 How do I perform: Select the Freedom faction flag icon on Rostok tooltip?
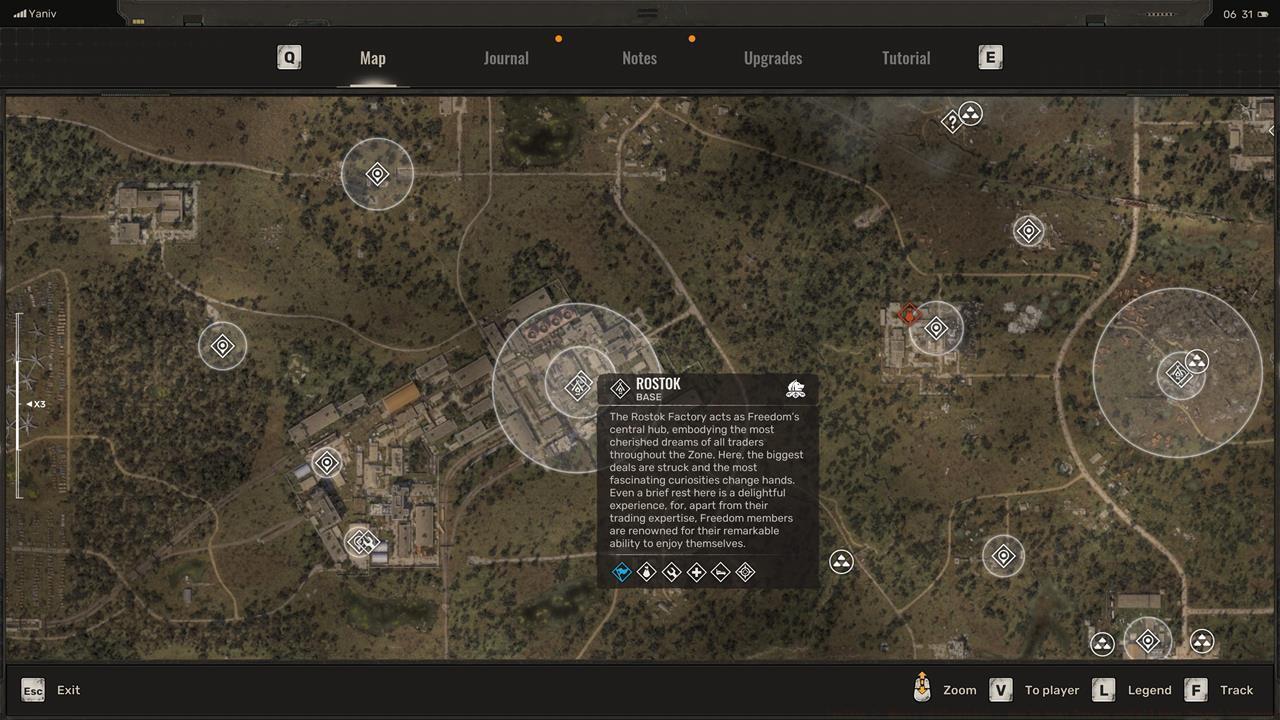pyautogui.click(x=622, y=572)
